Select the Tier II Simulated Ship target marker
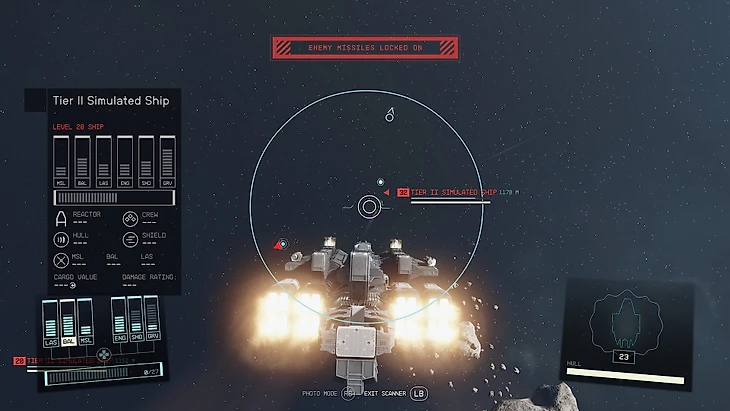 pyautogui.click(x=403, y=192)
